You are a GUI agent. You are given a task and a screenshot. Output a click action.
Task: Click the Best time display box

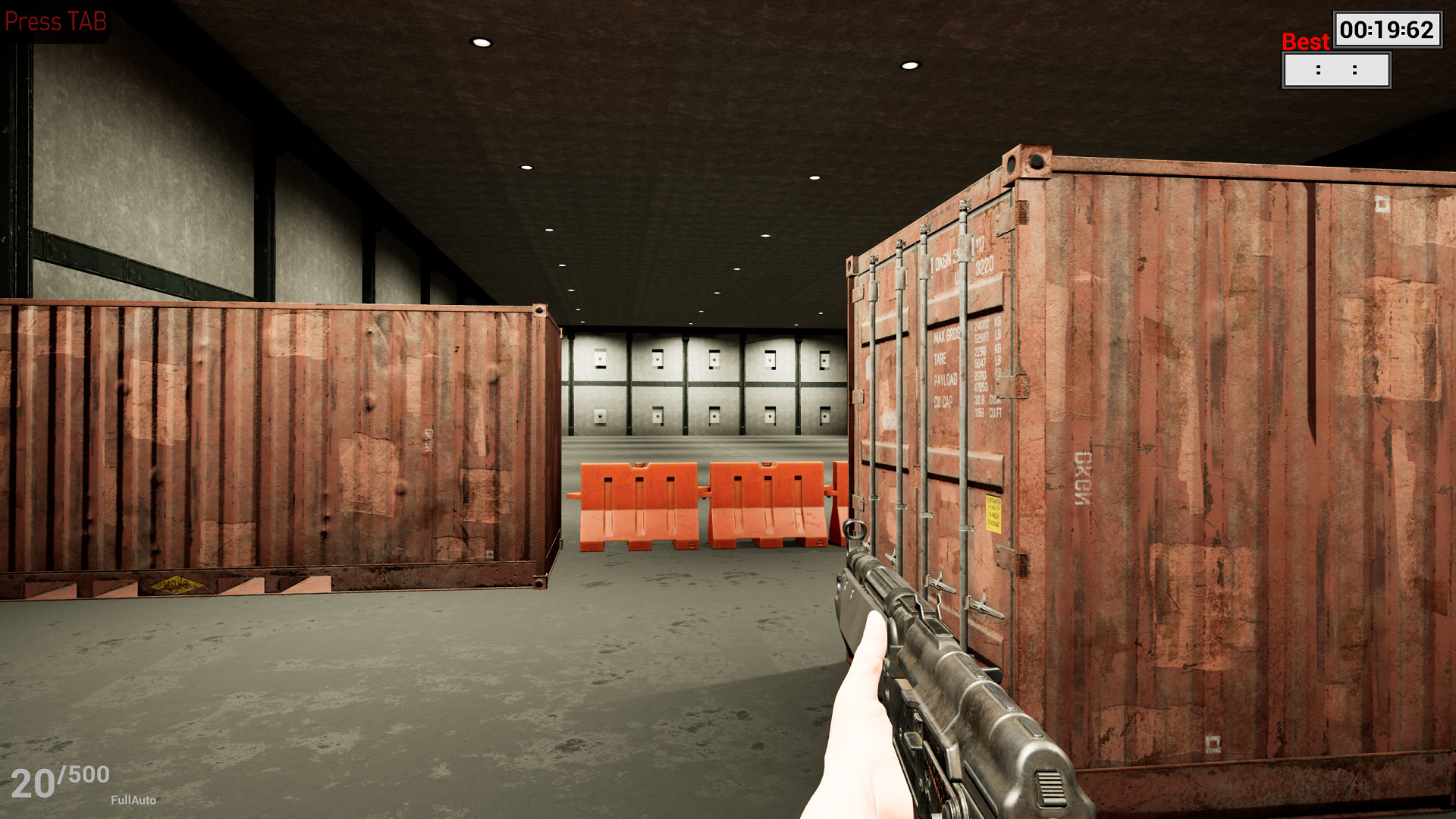[x=1335, y=68]
